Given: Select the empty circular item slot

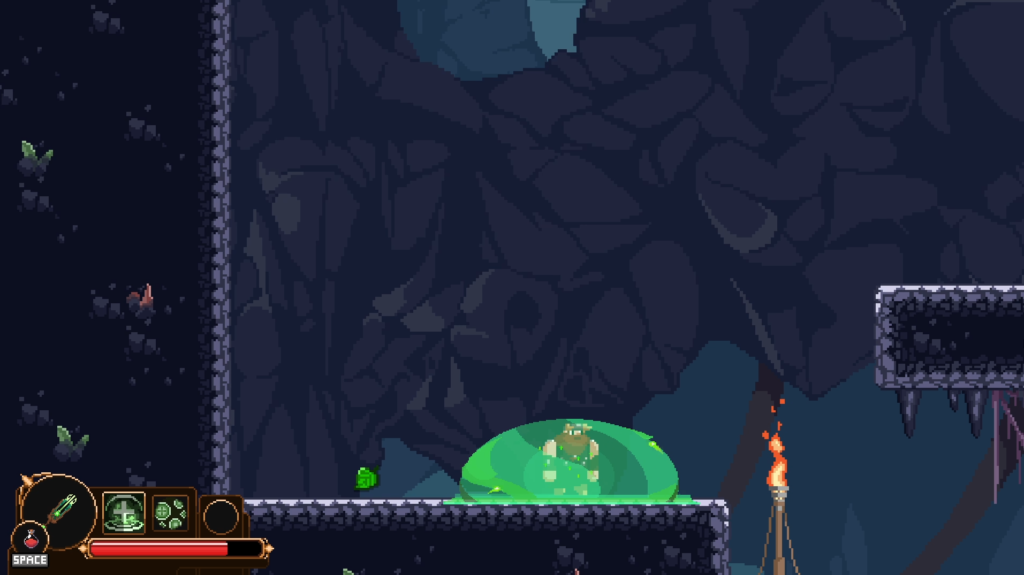Looking at the screenshot, I should click(221, 517).
